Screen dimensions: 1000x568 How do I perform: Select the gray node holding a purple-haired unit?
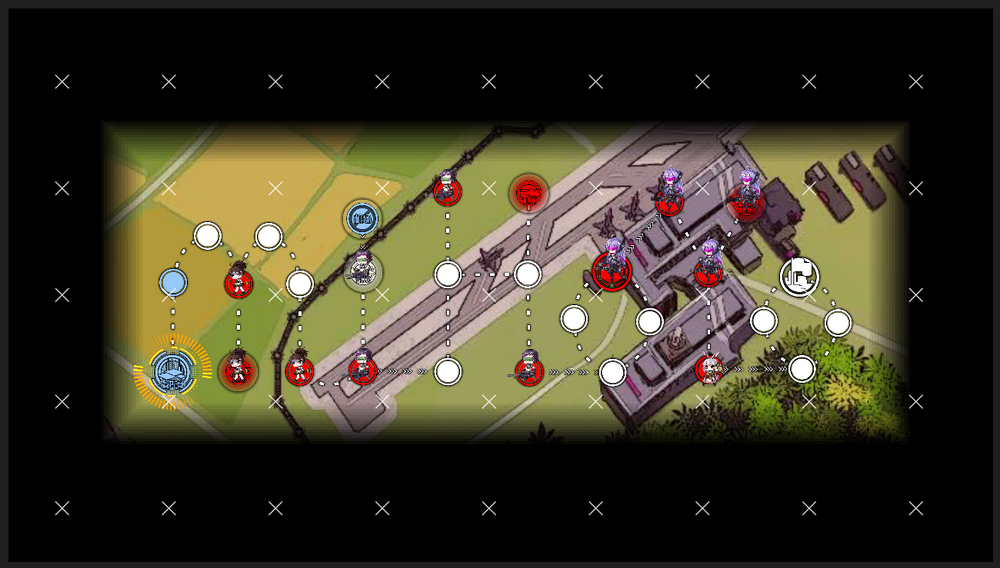pyautogui.click(x=362, y=271)
